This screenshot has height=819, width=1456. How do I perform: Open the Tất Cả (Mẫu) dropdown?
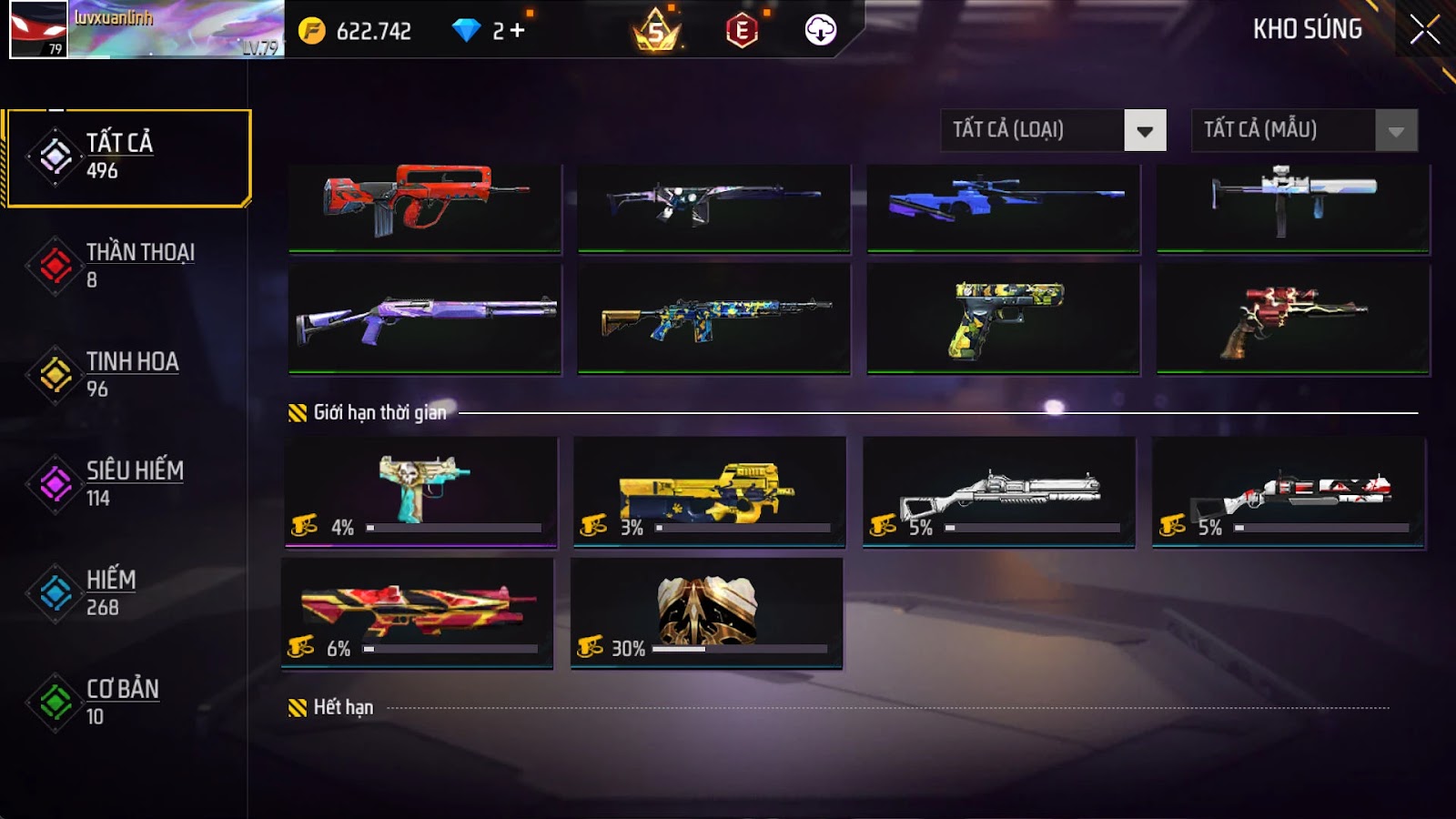coord(1304,130)
